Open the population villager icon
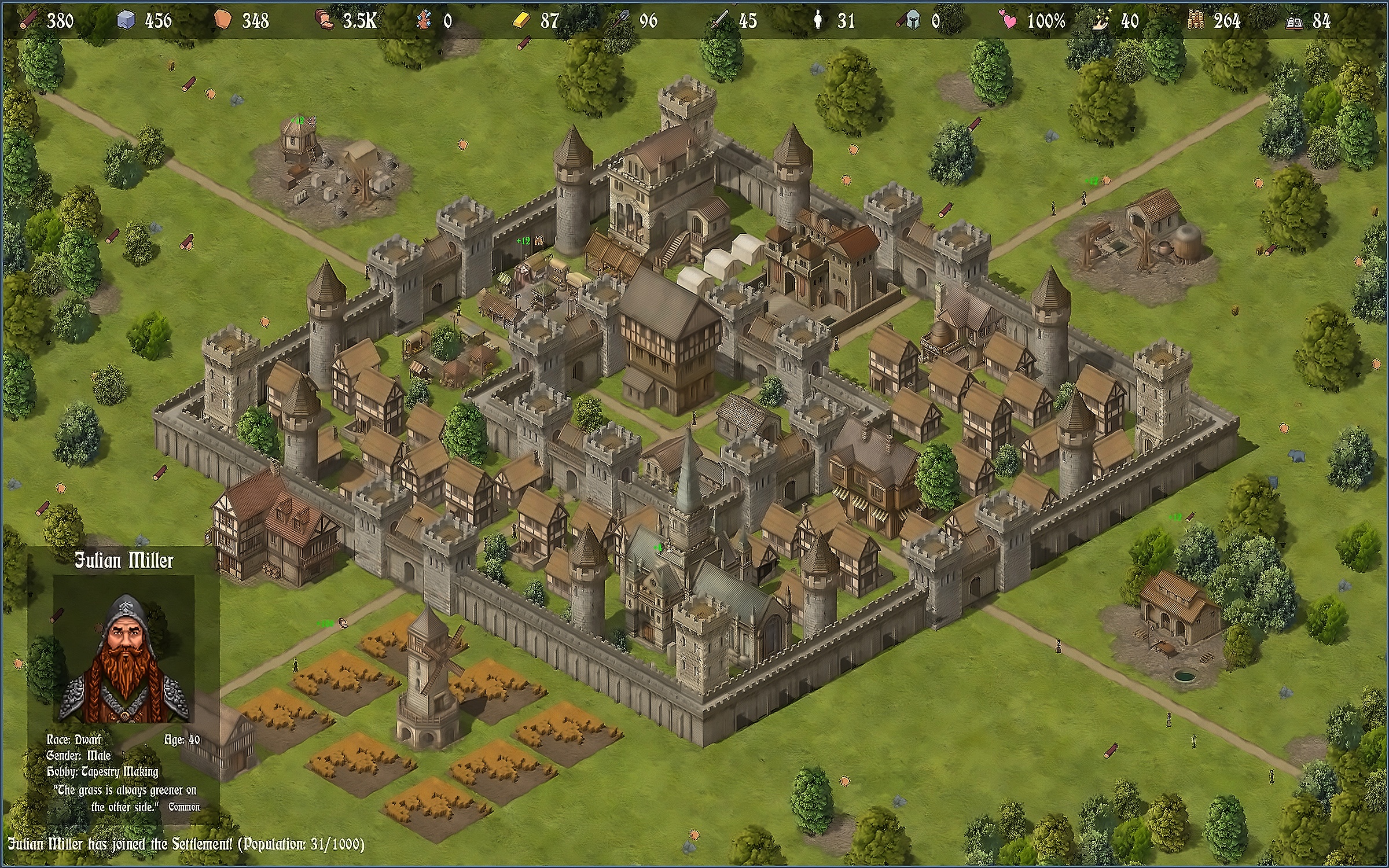The image size is (1389, 868). [x=818, y=20]
